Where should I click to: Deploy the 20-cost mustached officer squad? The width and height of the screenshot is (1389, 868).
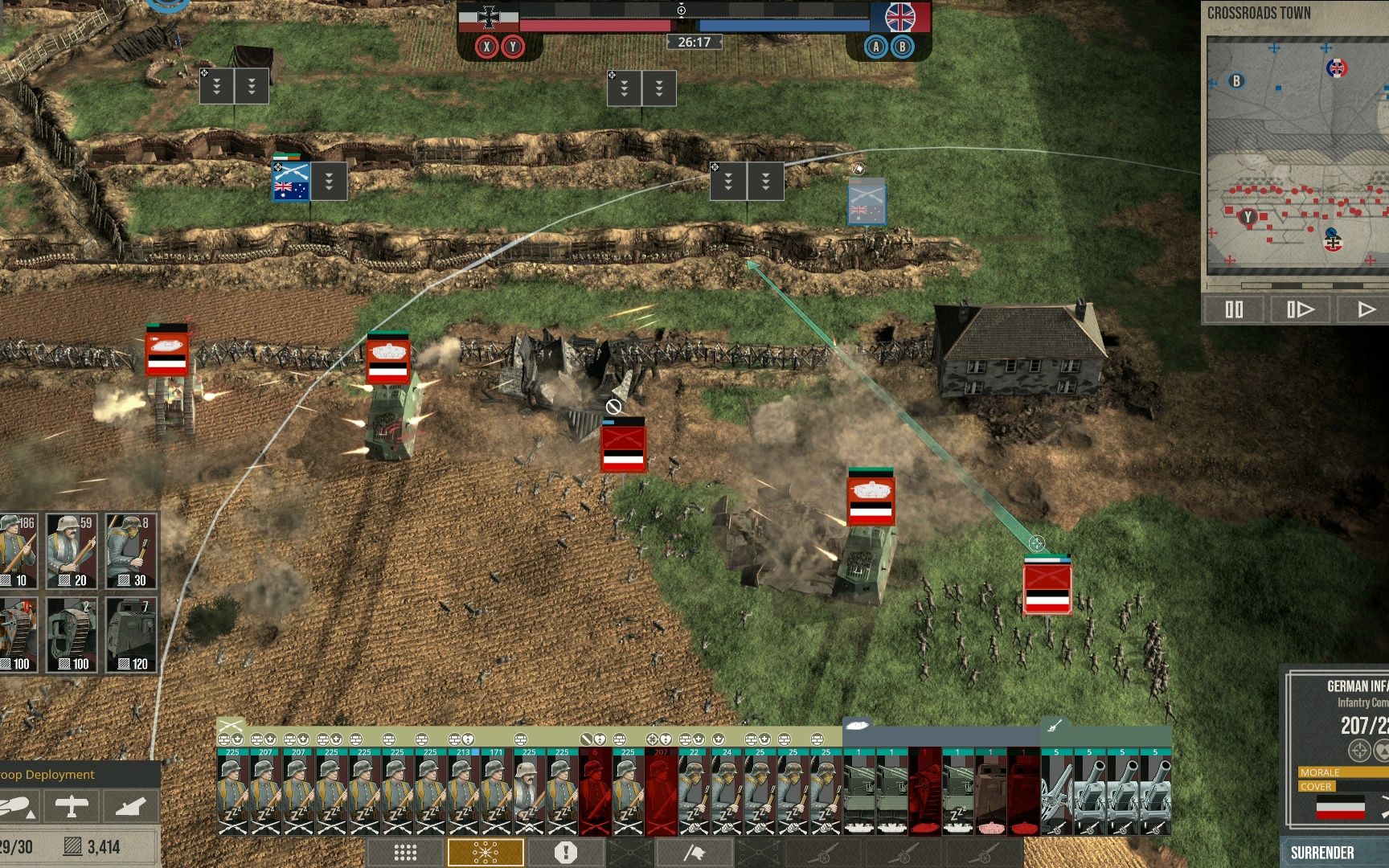[72, 551]
